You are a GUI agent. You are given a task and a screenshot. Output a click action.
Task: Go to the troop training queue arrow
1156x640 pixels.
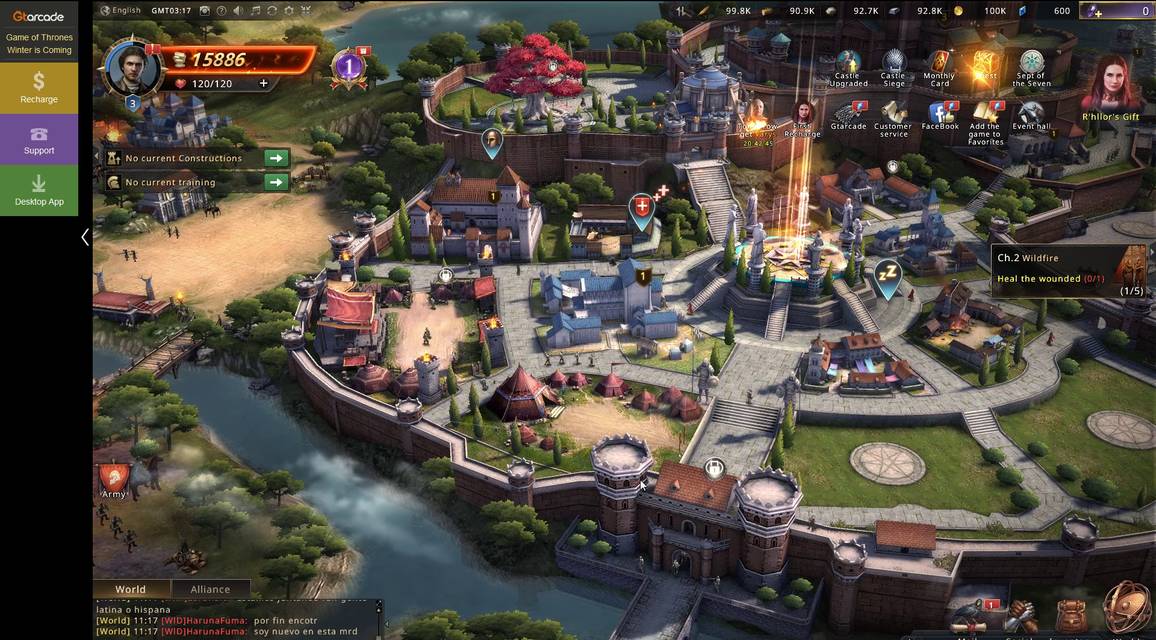tap(276, 182)
